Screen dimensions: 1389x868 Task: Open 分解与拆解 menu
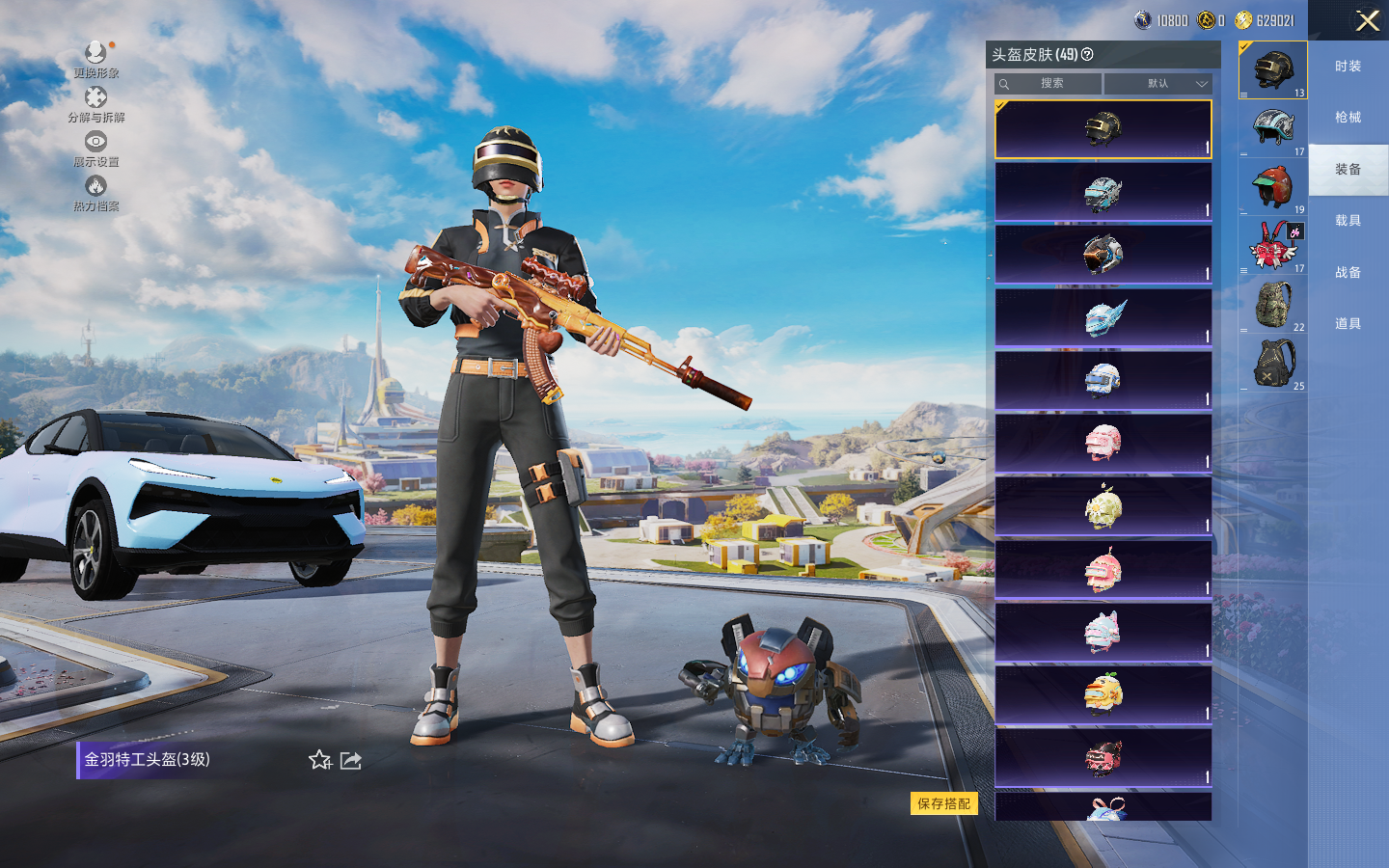tap(95, 103)
